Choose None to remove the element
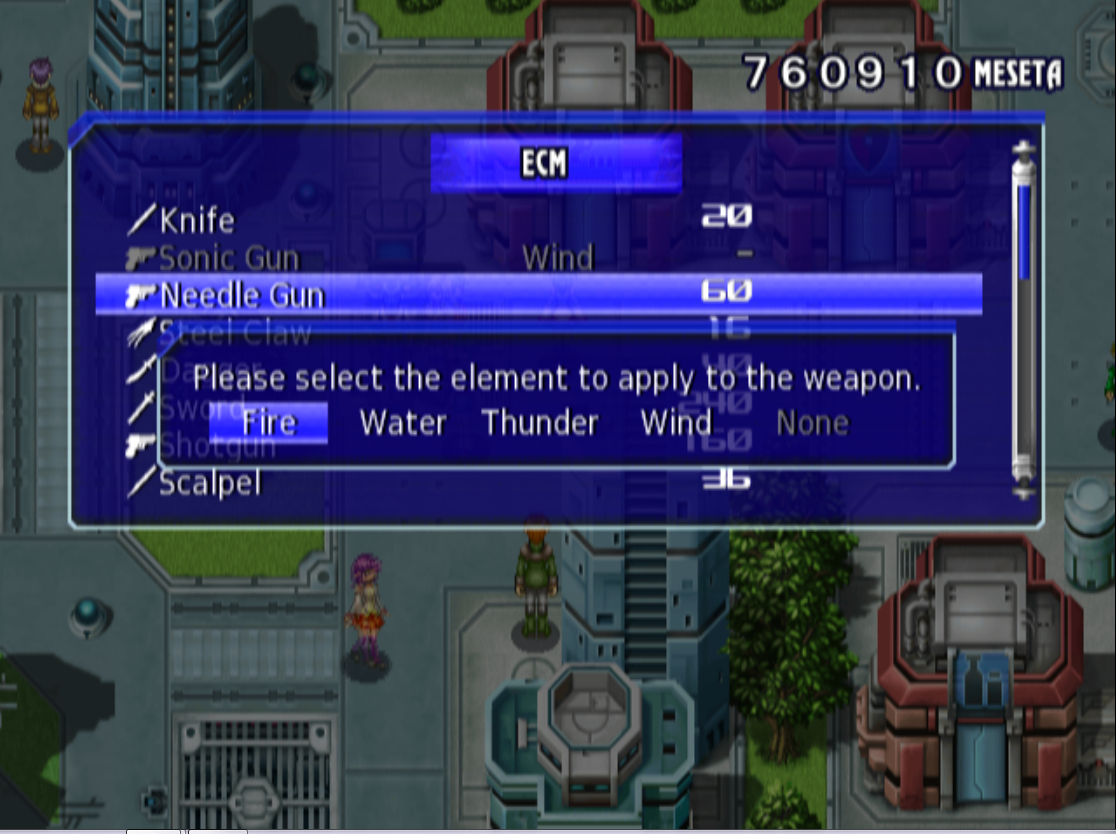1116x834 pixels. point(812,423)
